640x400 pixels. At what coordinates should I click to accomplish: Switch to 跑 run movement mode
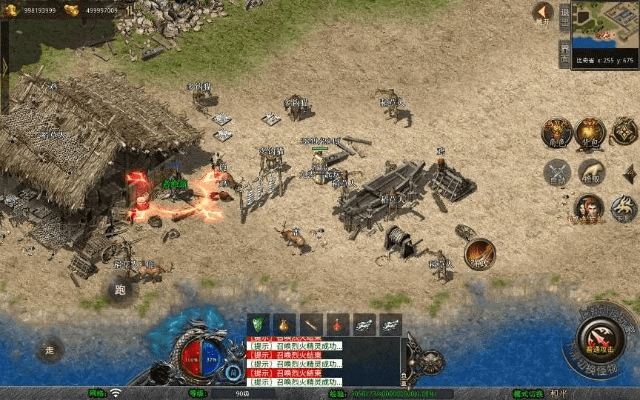(121, 290)
